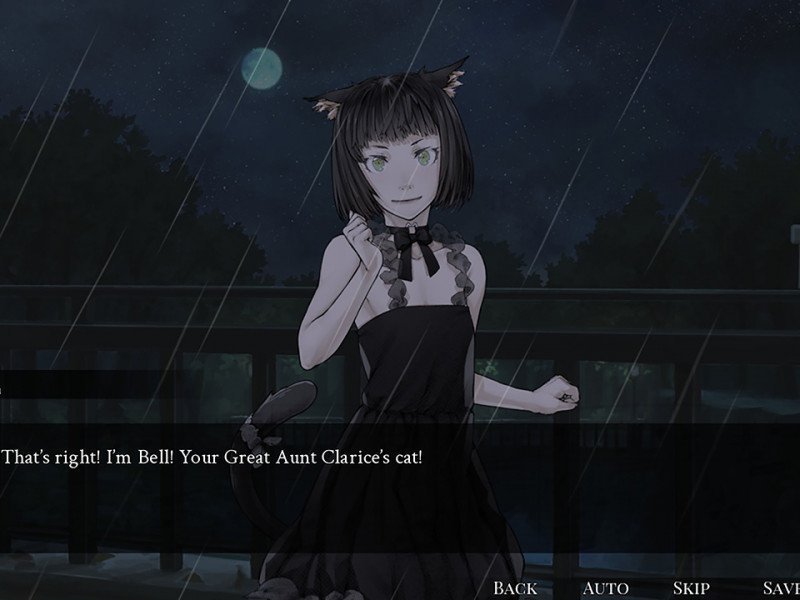
Task: Enable Auto text advance
Action: (x=605, y=588)
